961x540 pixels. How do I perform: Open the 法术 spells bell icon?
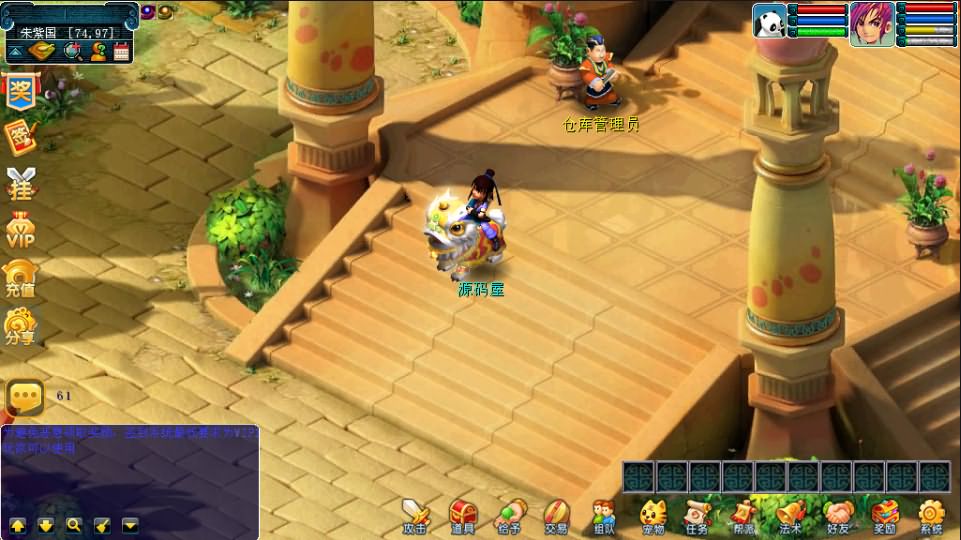[790, 516]
